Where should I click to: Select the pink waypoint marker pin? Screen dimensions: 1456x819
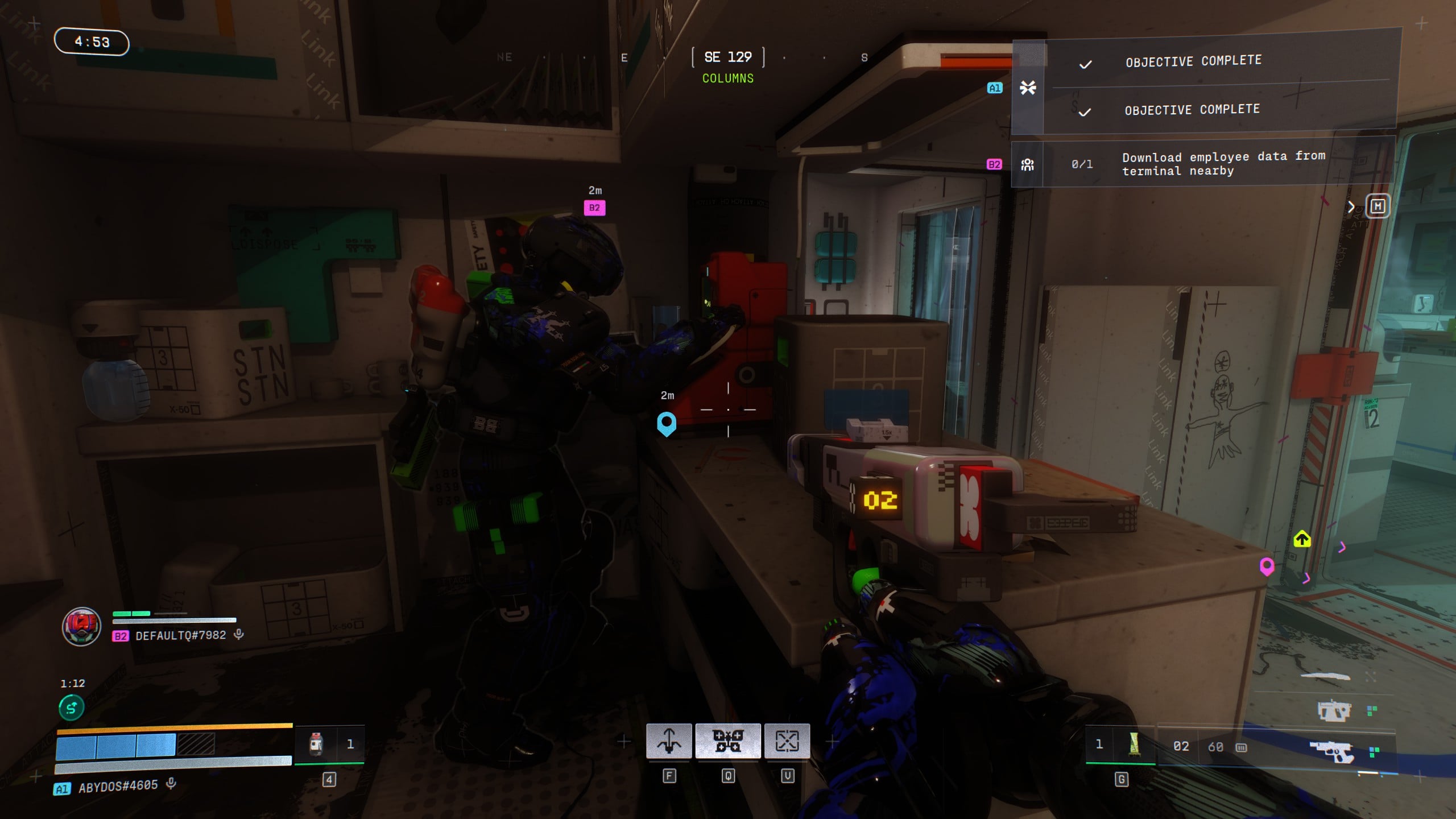tap(1267, 566)
